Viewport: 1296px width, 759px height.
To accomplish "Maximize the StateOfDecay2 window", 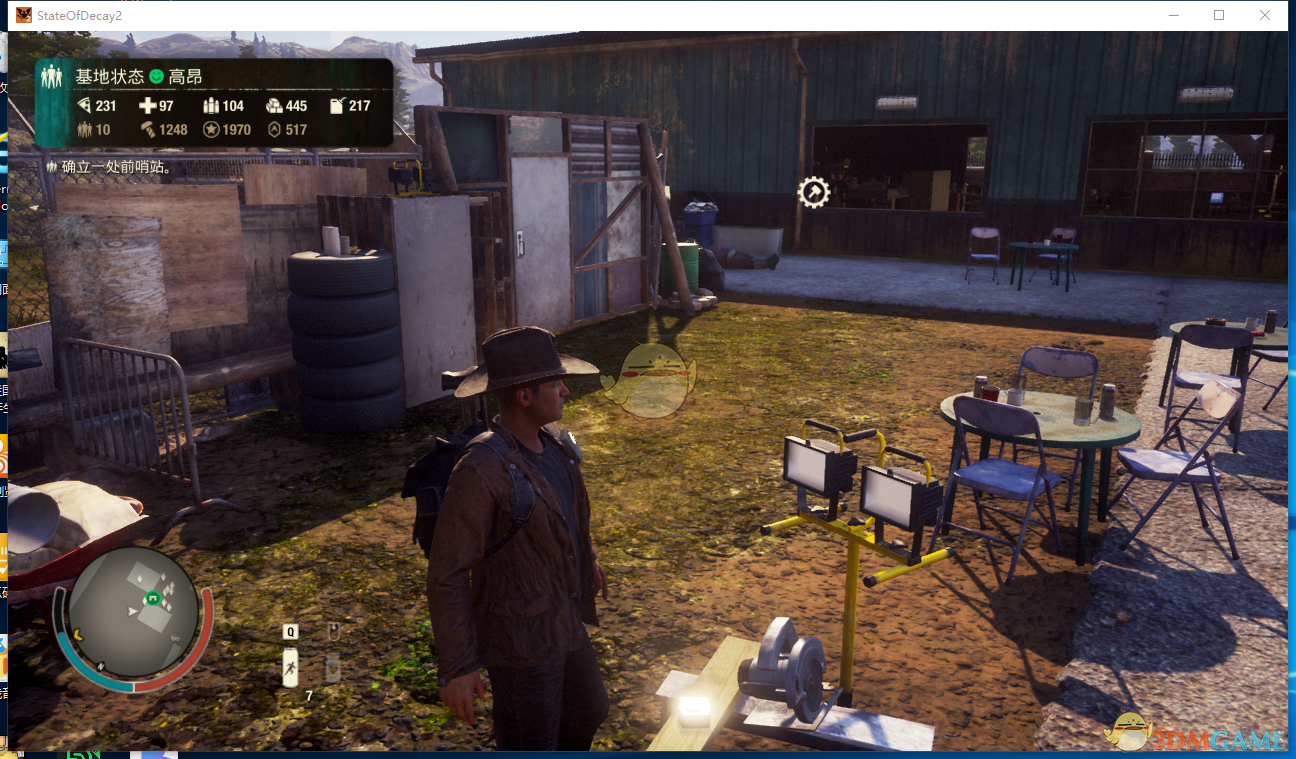I will pyautogui.click(x=1219, y=15).
